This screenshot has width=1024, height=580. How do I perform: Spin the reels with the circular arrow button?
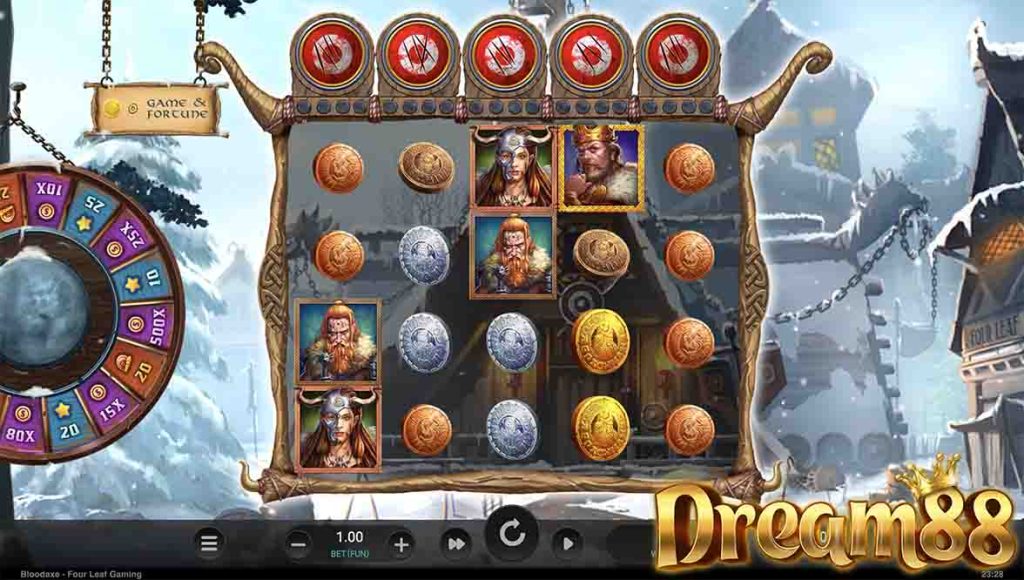click(512, 534)
